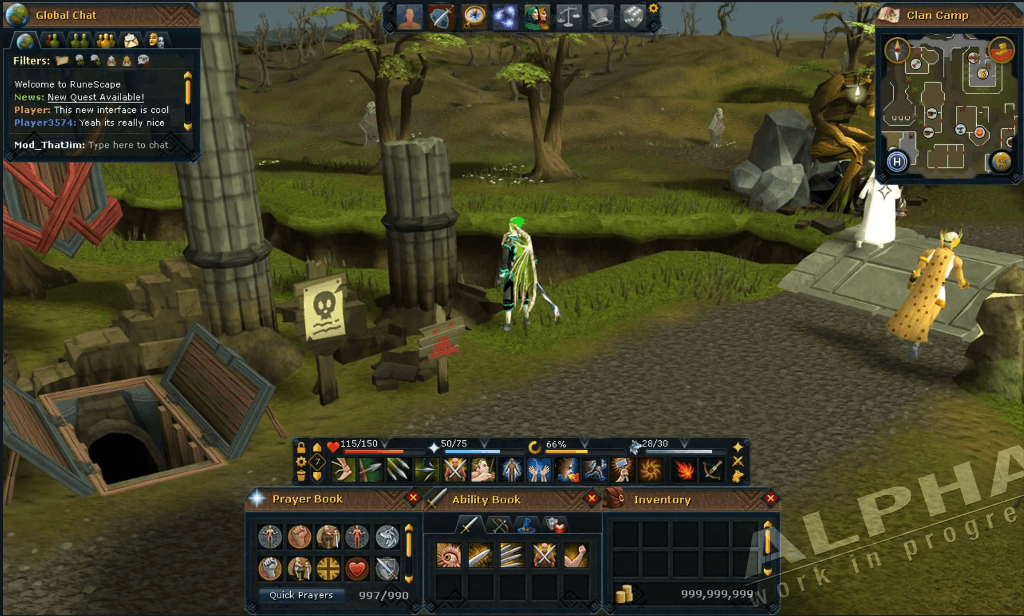Click the Quick Prayers button
This screenshot has height=616, width=1024.
coord(301,595)
